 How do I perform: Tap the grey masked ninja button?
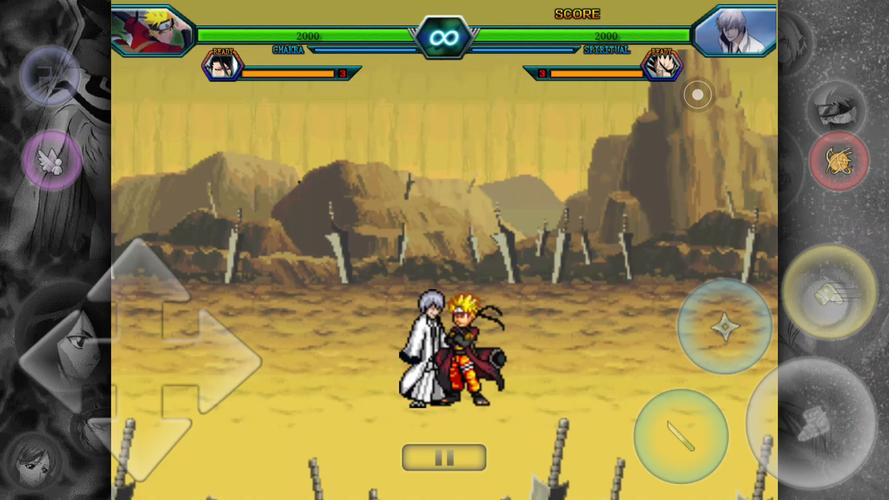coord(836,104)
